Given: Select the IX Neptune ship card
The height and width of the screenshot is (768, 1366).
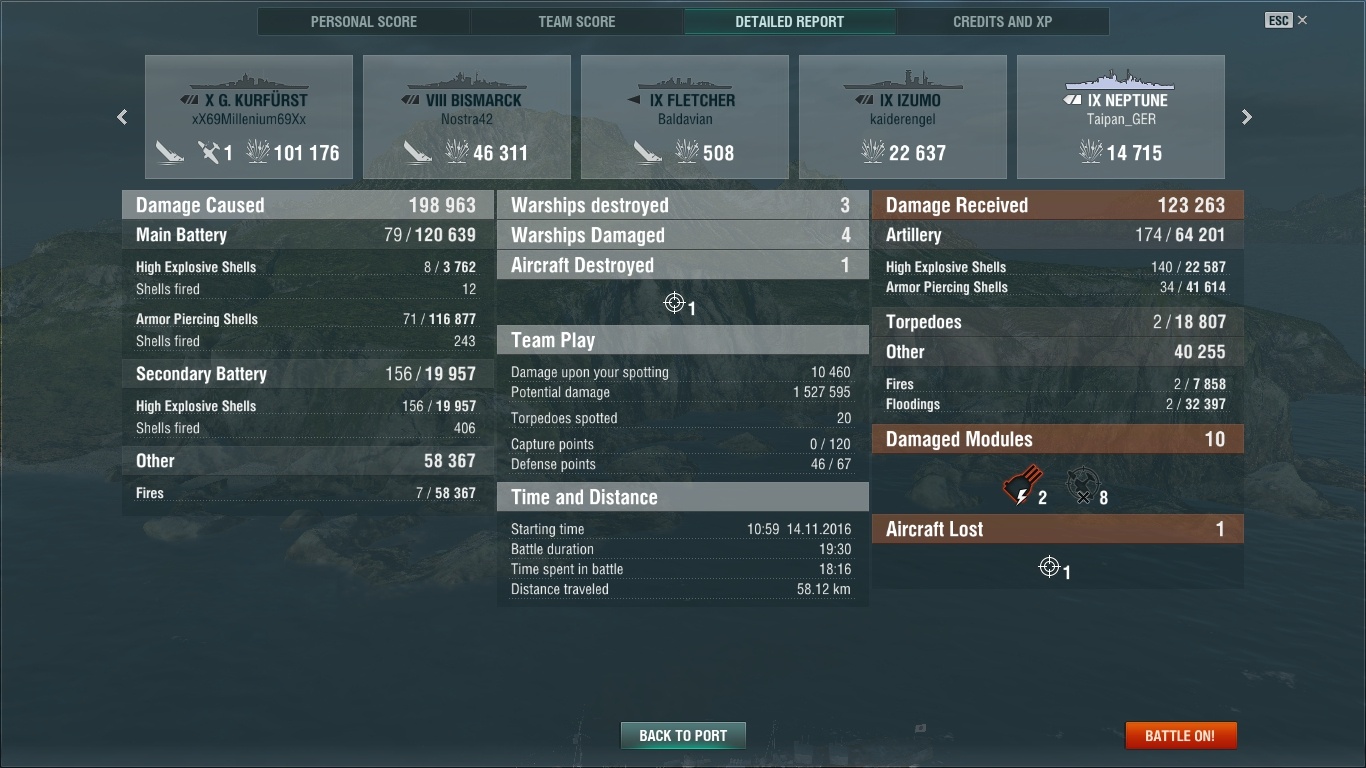Looking at the screenshot, I should [1121, 117].
